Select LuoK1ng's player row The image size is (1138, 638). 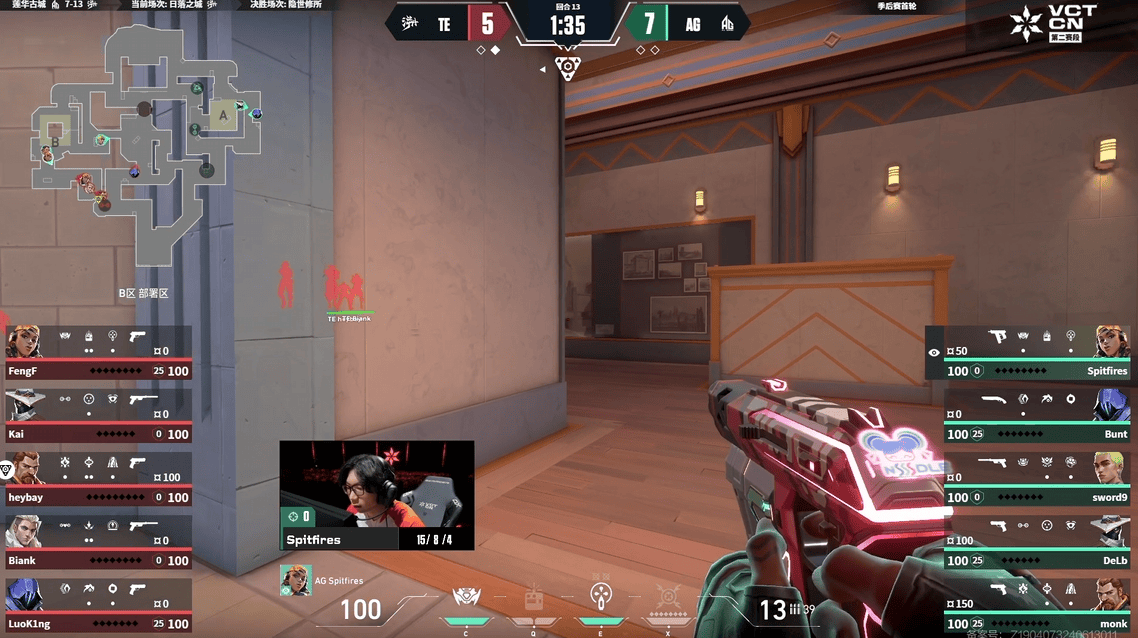(x=98, y=606)
